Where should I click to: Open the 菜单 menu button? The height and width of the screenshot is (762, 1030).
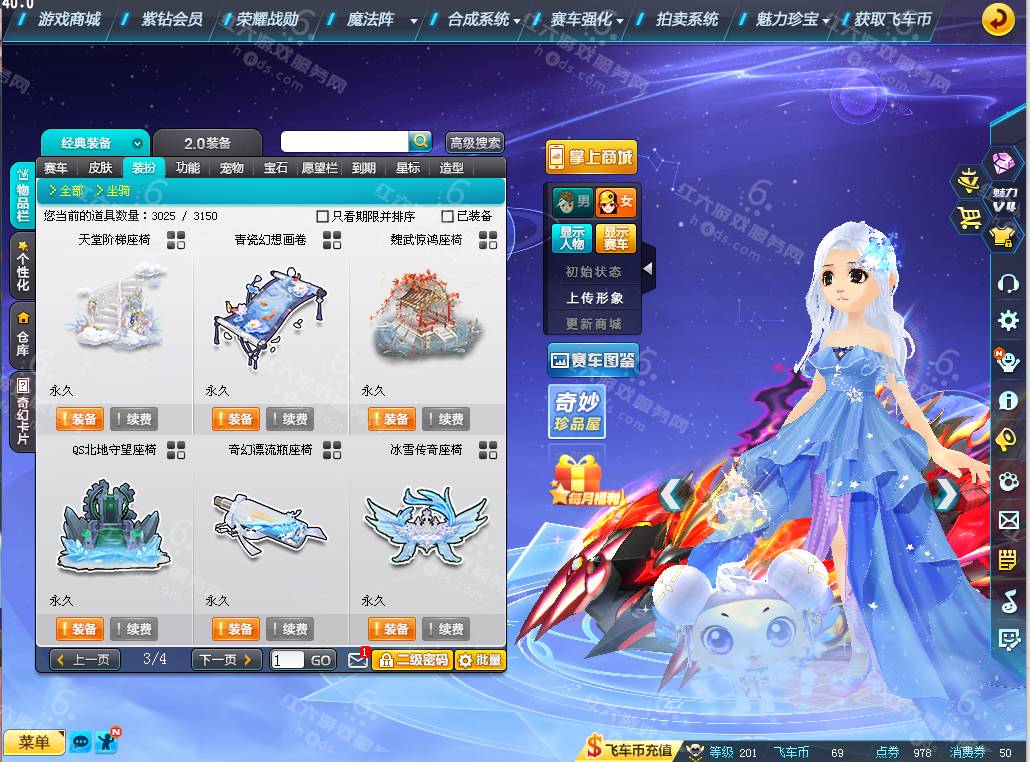click(34, 742)
